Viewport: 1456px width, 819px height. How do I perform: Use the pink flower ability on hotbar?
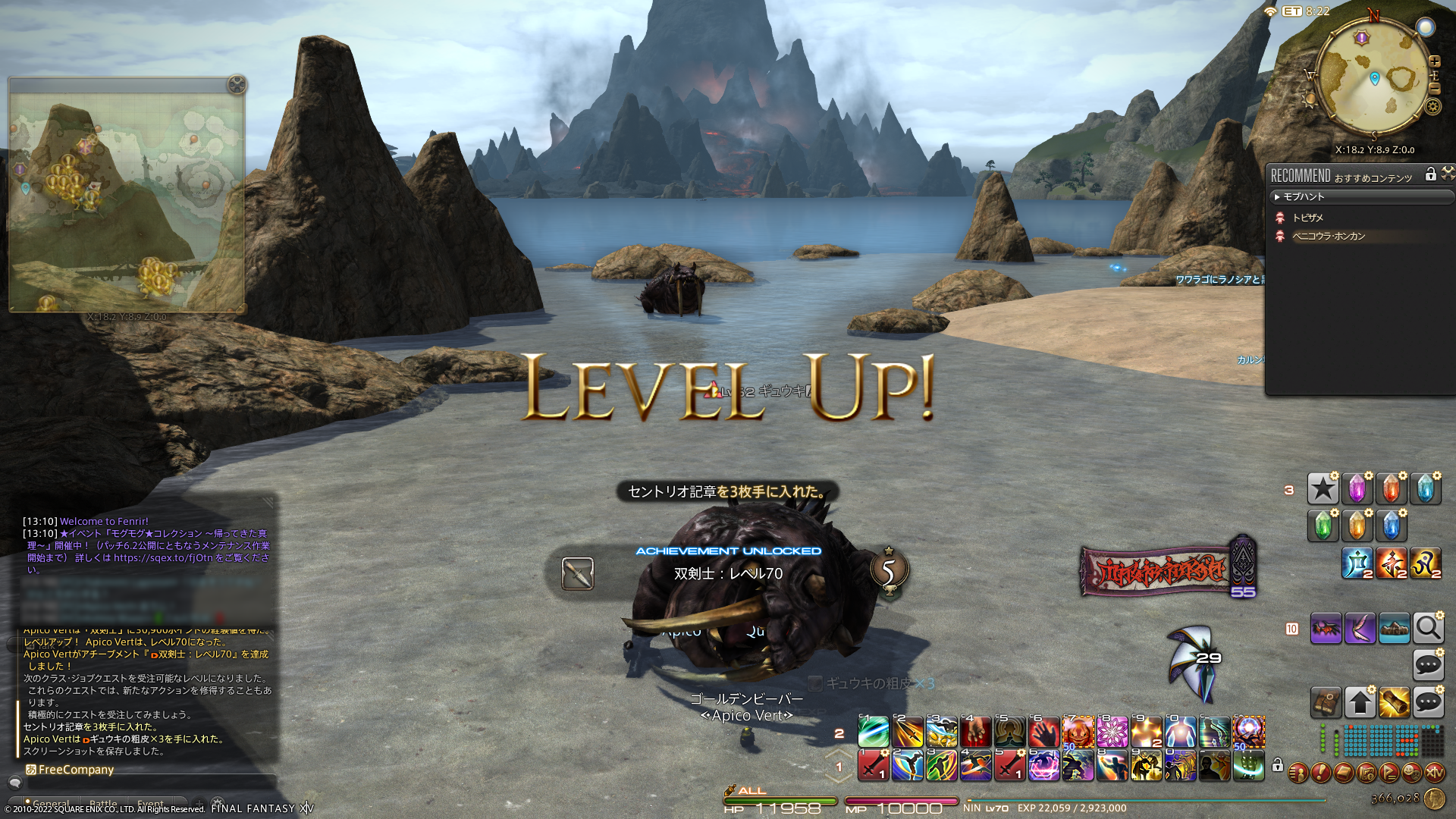click(x=1112, y=732)
